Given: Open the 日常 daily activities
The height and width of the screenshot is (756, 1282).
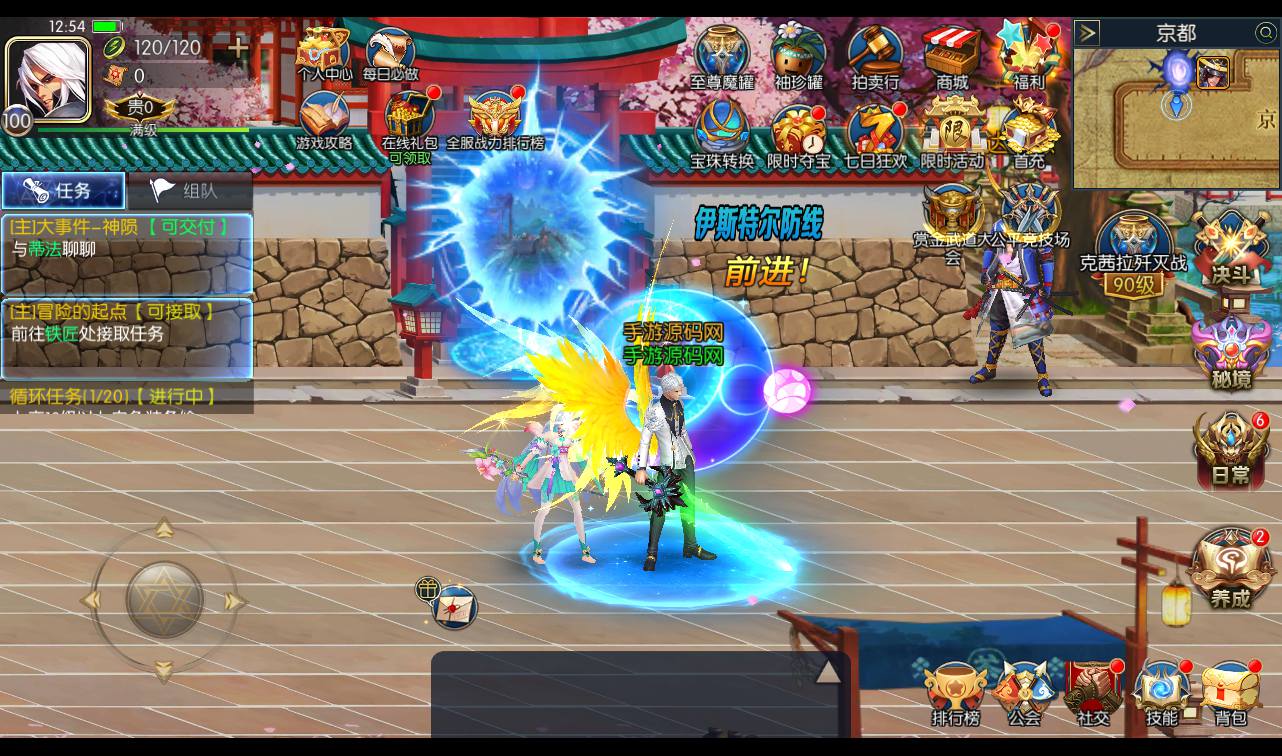Looking at the screenshot, I should click(1231, 450).
